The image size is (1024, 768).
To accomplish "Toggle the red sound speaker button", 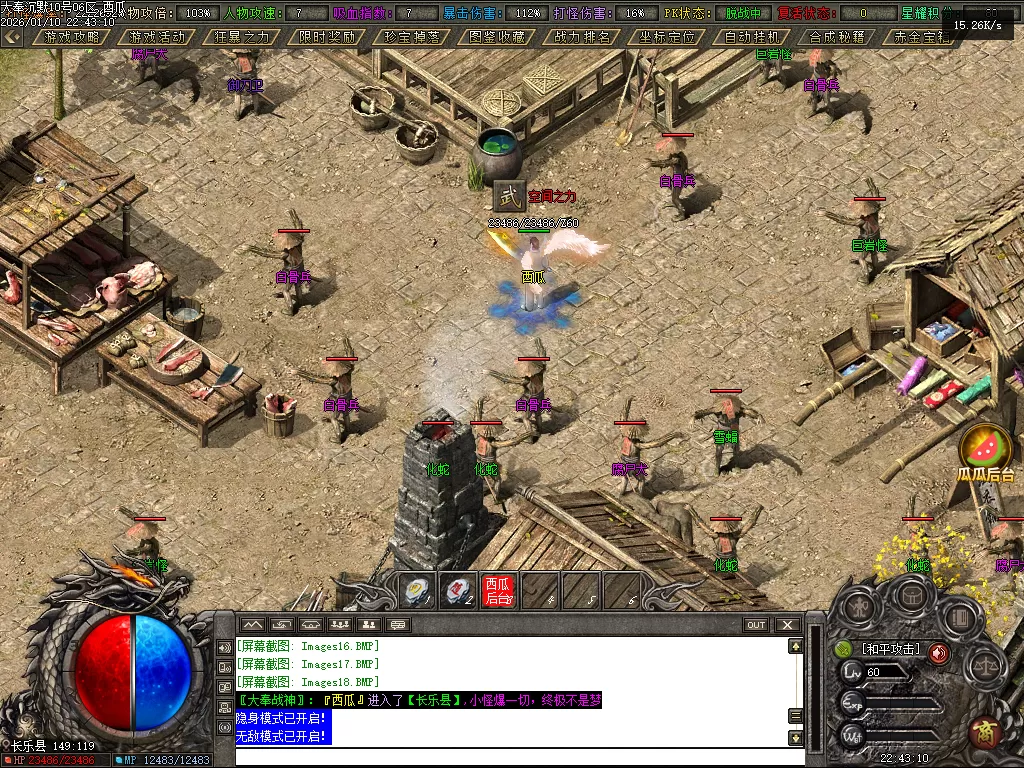I will point(939,653).
